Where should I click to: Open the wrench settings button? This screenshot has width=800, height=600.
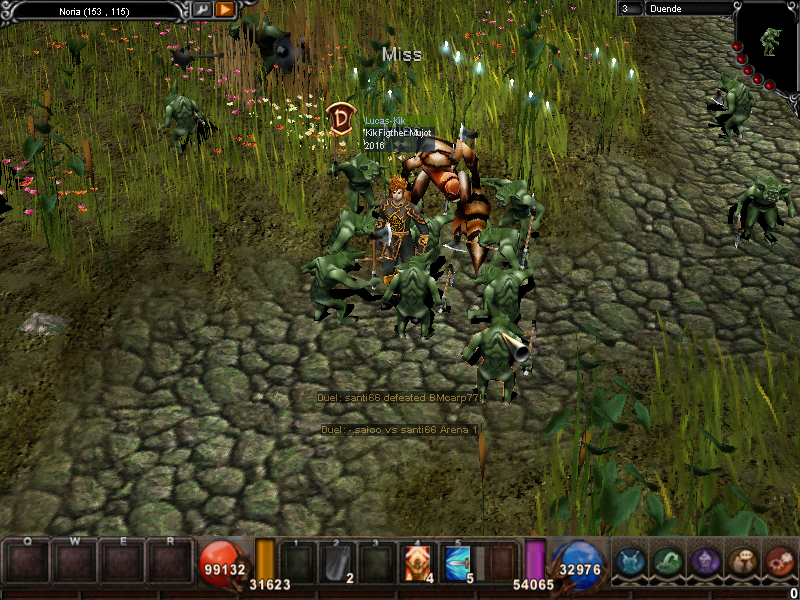tap(202, 10)
